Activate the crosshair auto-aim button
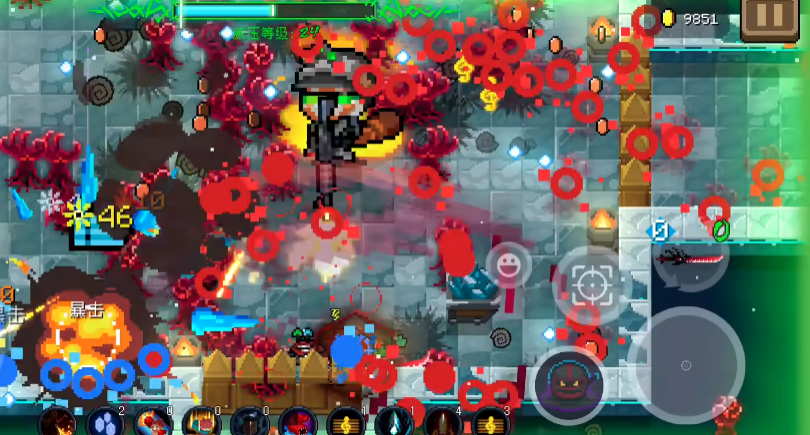This screenshot has width=810, height=435. click(x=592, y=287)
